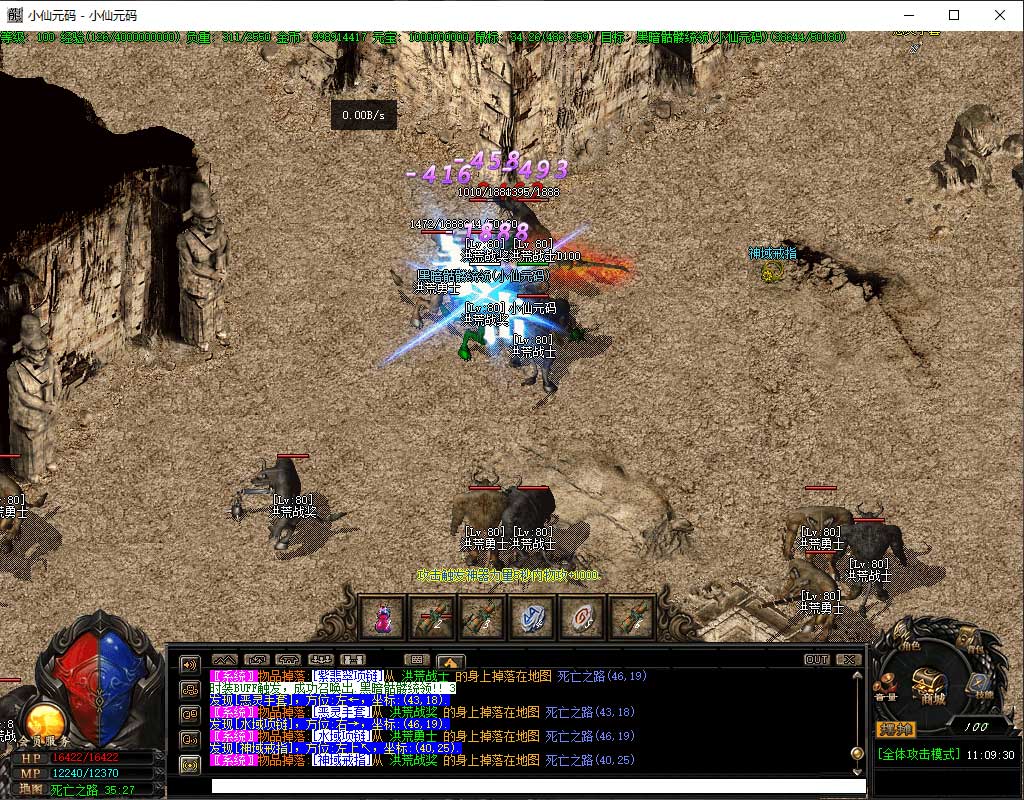Toggle the 全体攻击模式 attack mode
Image resolution: width=1024 pixels, height=800 pixels.
[x=918, y=755]
